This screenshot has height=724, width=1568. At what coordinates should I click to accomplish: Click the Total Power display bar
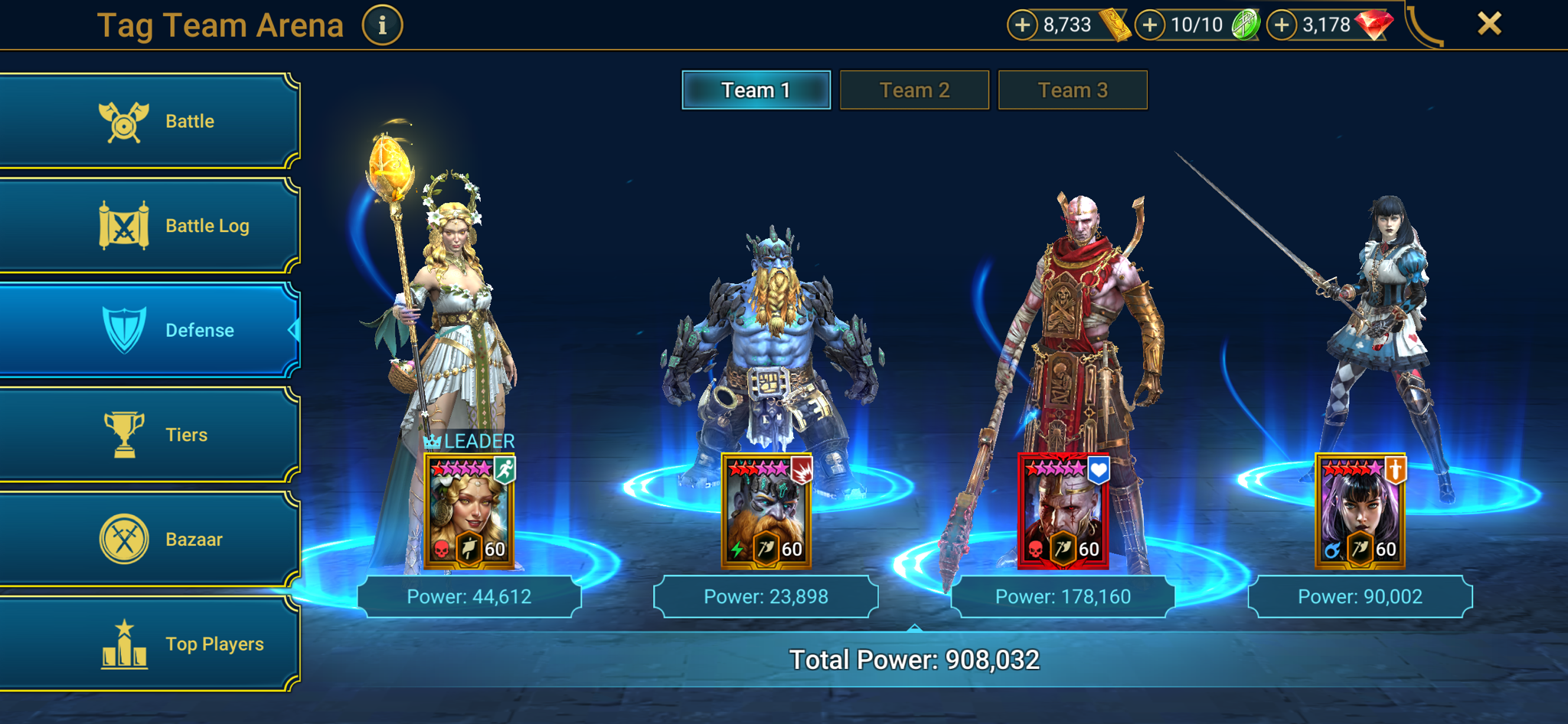914,658
